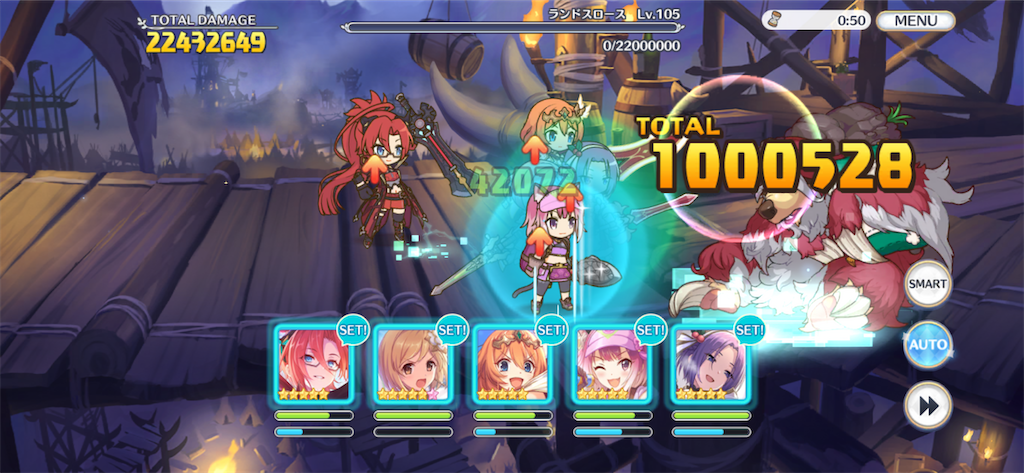Select the light-brown-haired girl portrait

(x=413, y=363)
